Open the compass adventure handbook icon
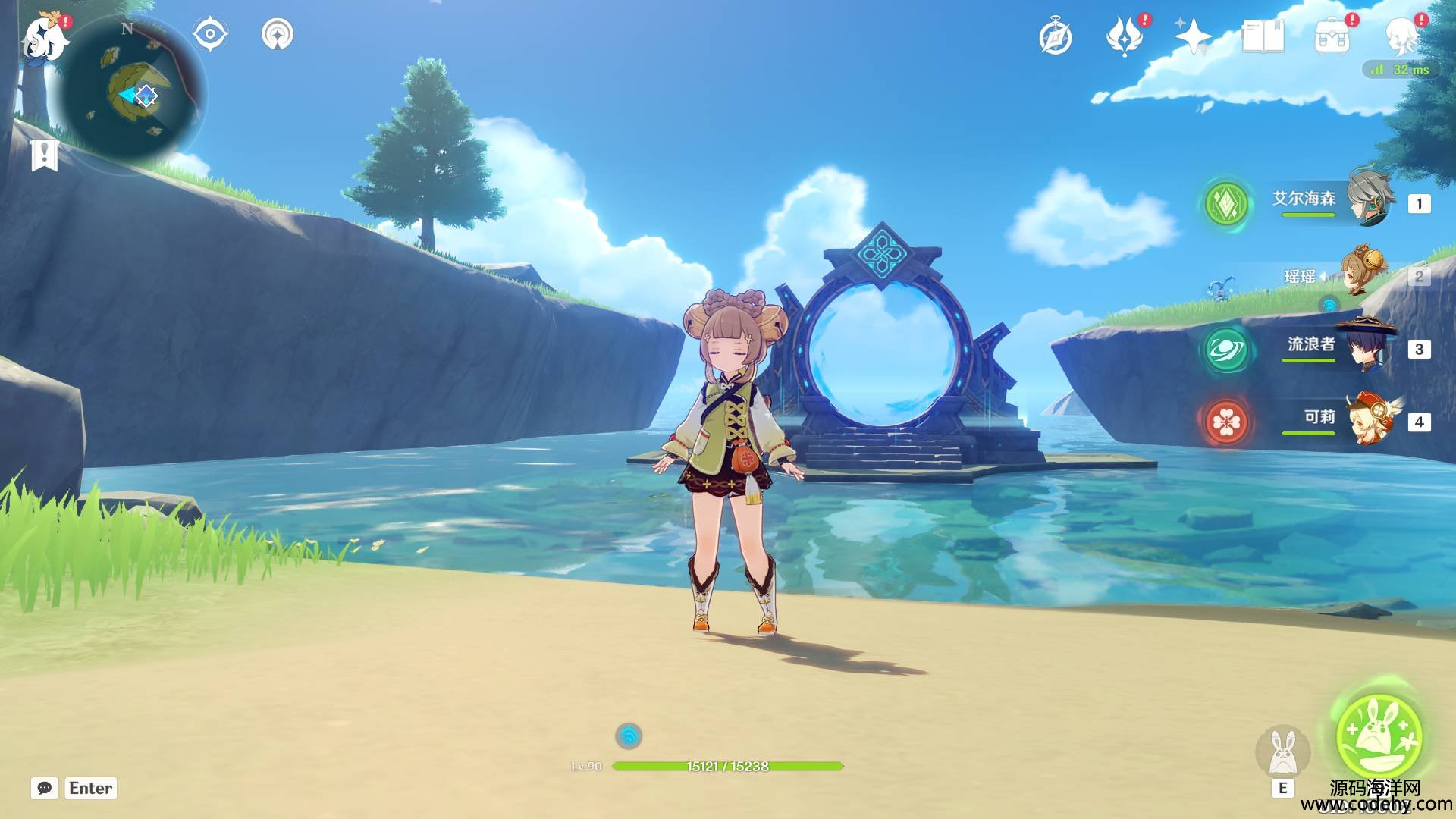Image resolution: width=1456 pixels, height=819 pixels. pos(1055,37)
